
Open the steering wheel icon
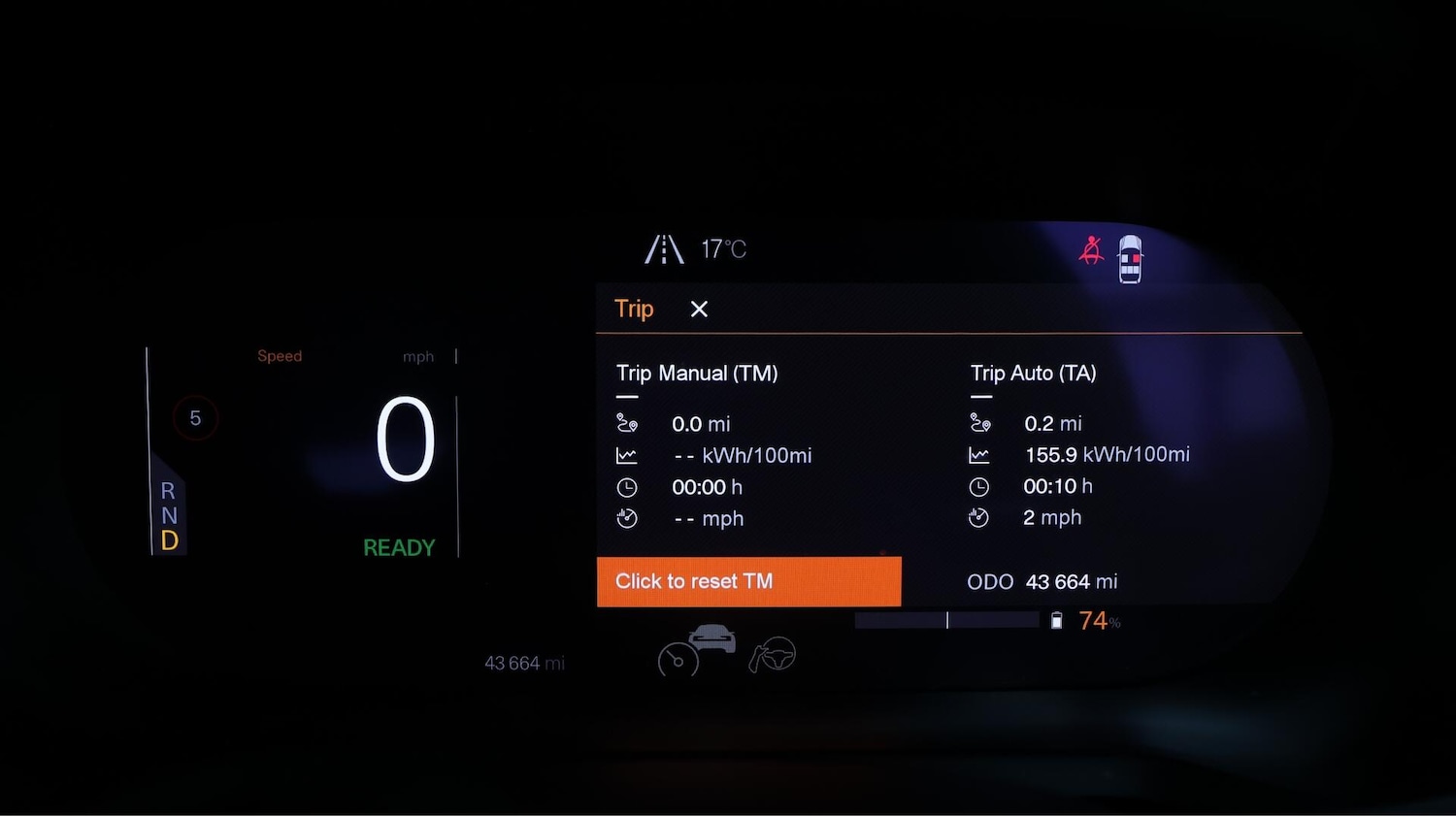[773, 655]
